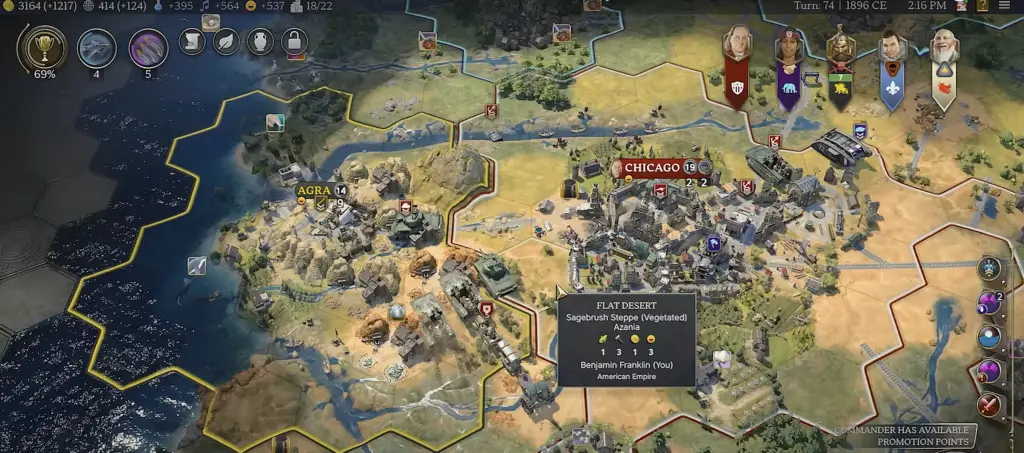Click the padlock unlocks icon

click(293, 41)
